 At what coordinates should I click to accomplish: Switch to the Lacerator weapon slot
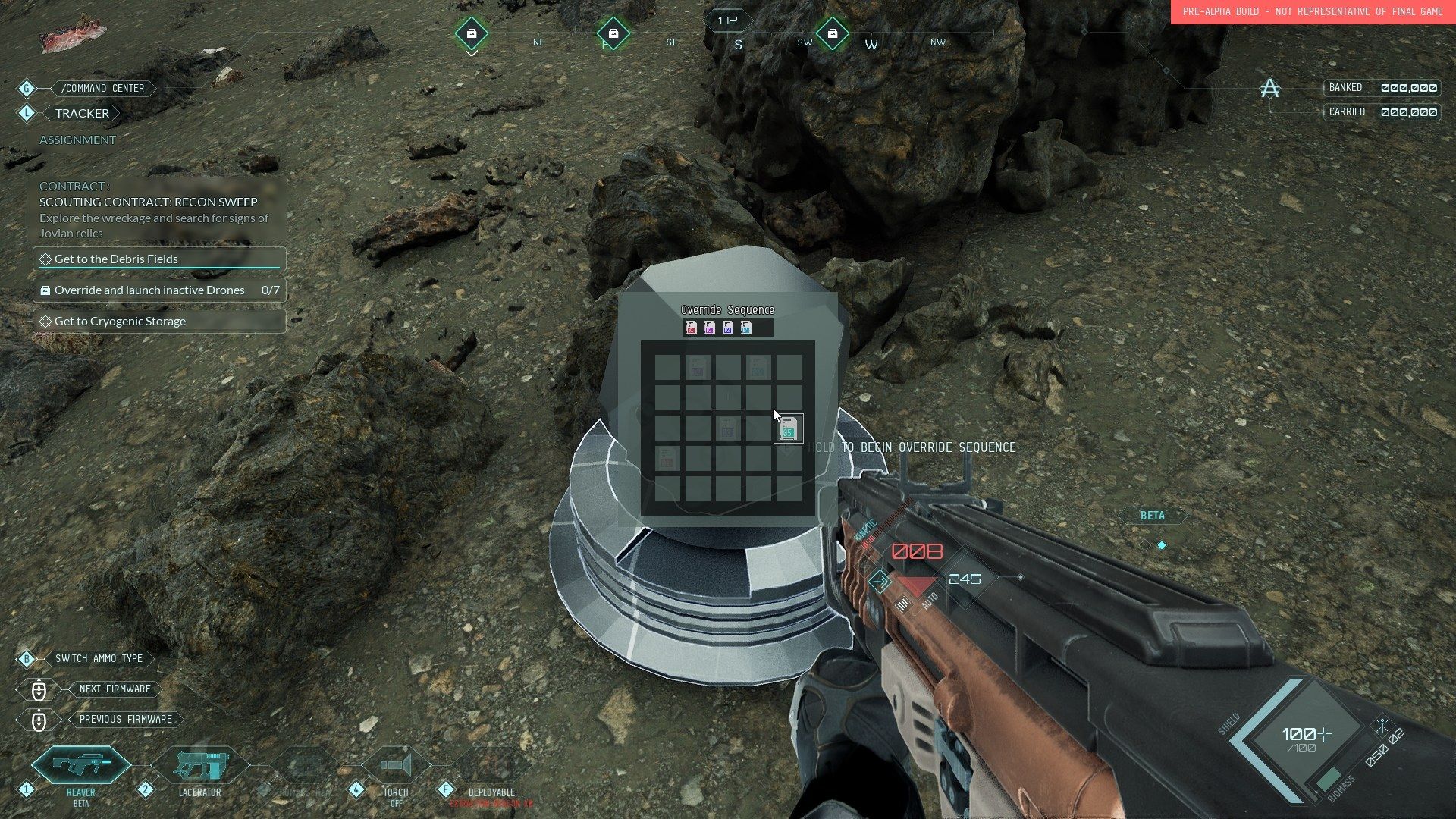pyautogui.click(x=199, y=767)
